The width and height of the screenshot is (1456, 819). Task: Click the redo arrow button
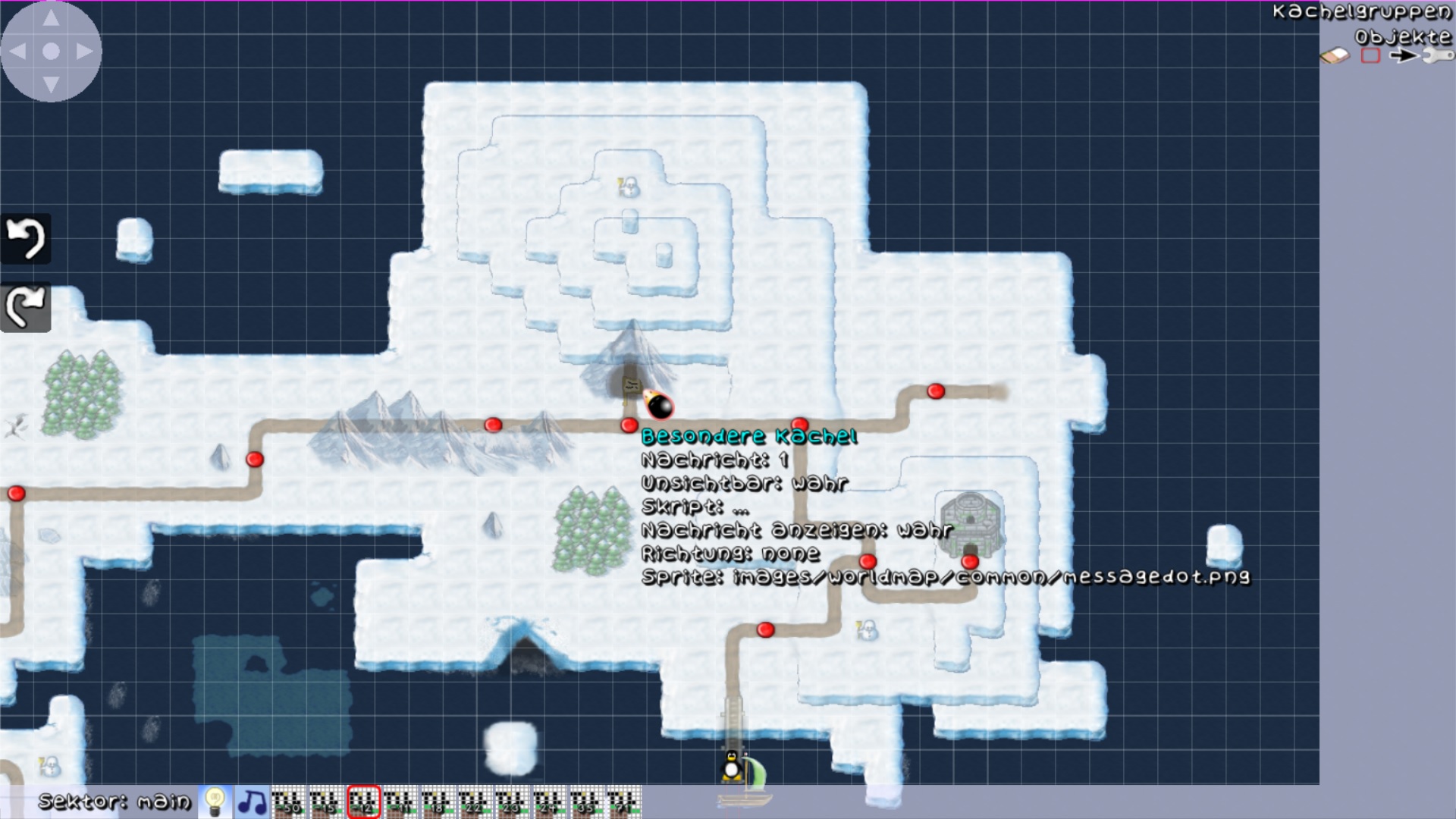tap(26, 307)
